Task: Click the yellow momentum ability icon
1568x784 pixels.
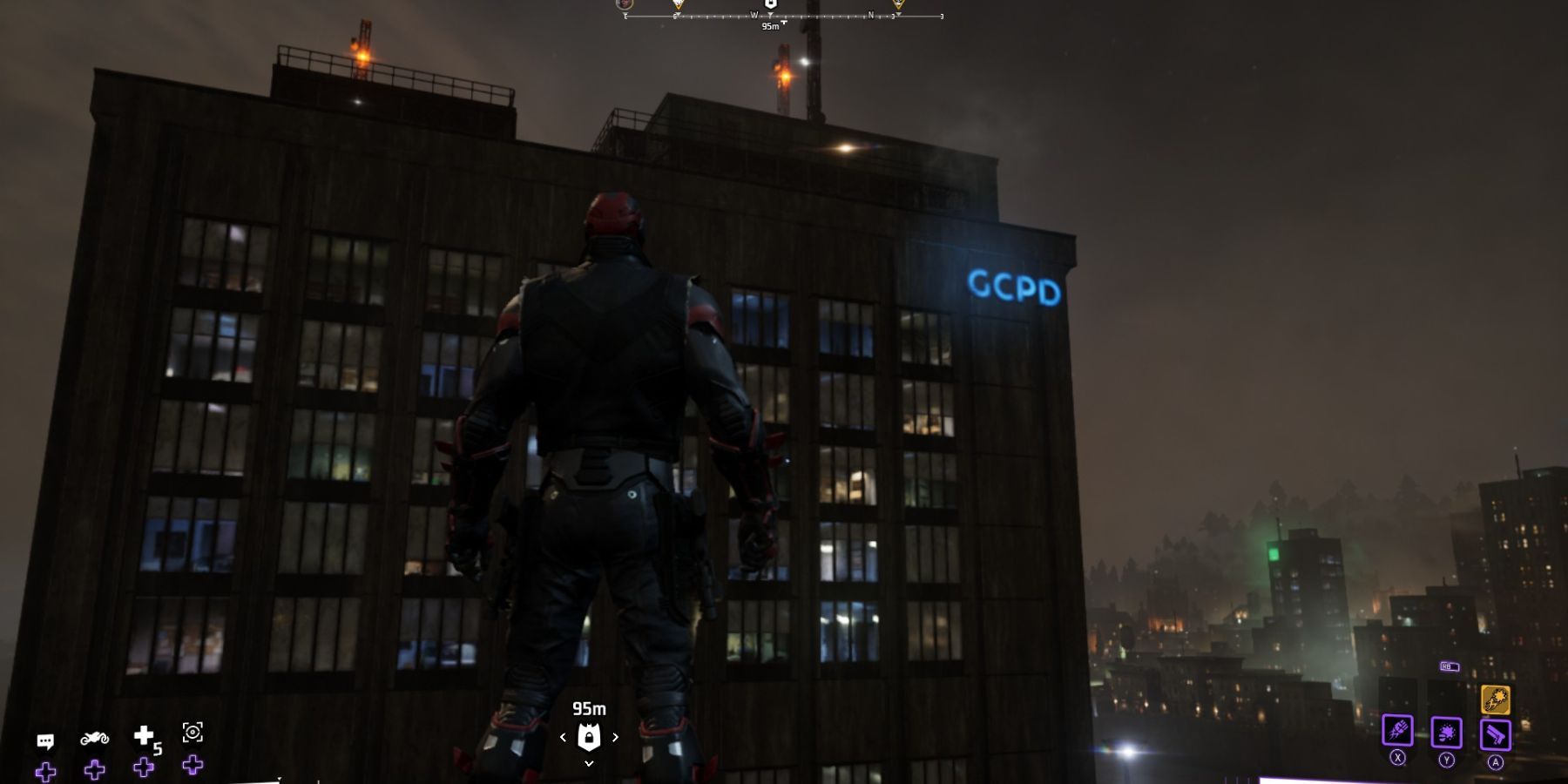Action: [x=1496, y=700]
